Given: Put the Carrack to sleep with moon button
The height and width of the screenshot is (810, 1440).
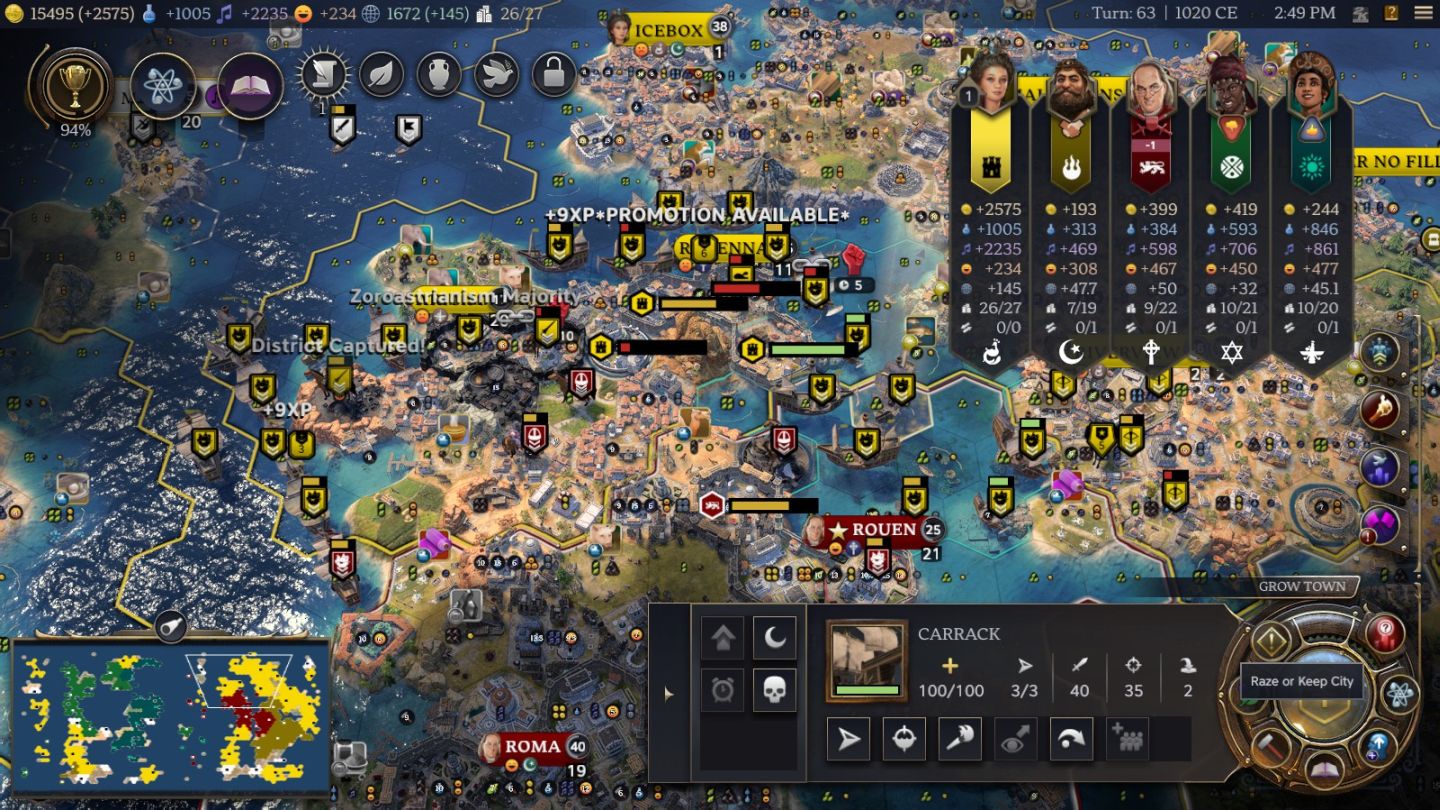Looking at the screenshot, I should [775, 638].
